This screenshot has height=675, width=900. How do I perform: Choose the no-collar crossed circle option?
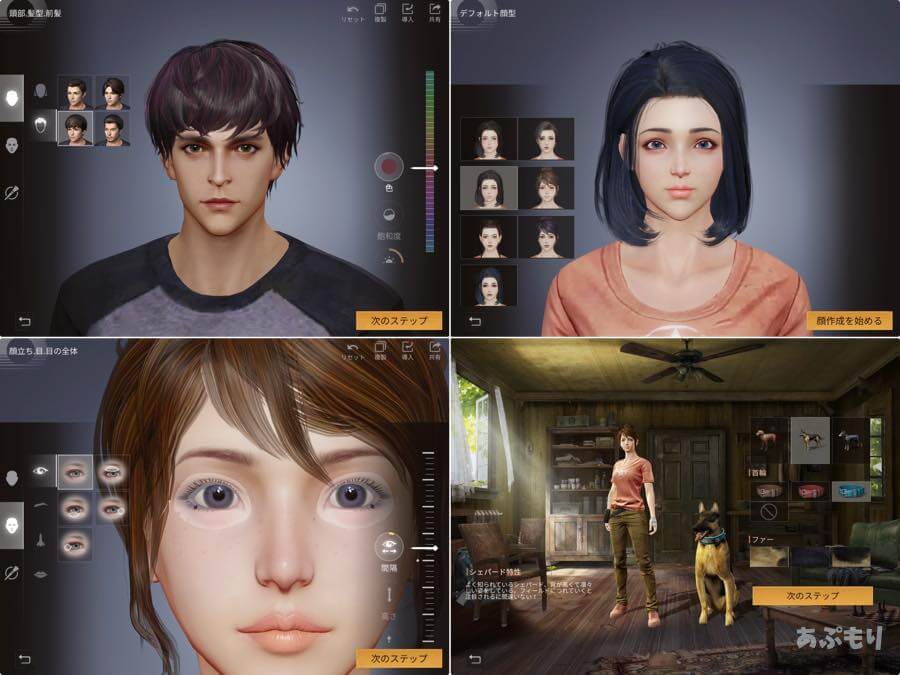[x=767, y=512]
